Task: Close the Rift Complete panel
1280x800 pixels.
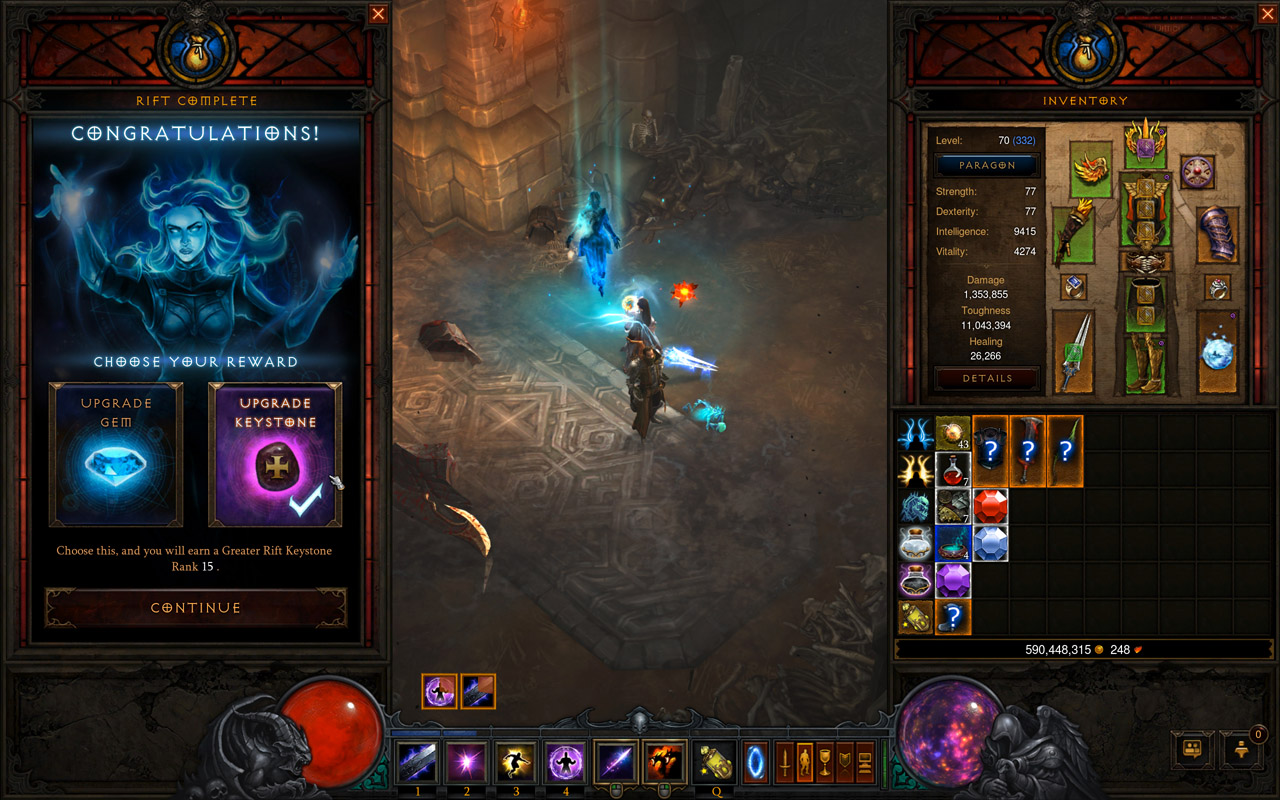Action: click(x=378, y=14)
